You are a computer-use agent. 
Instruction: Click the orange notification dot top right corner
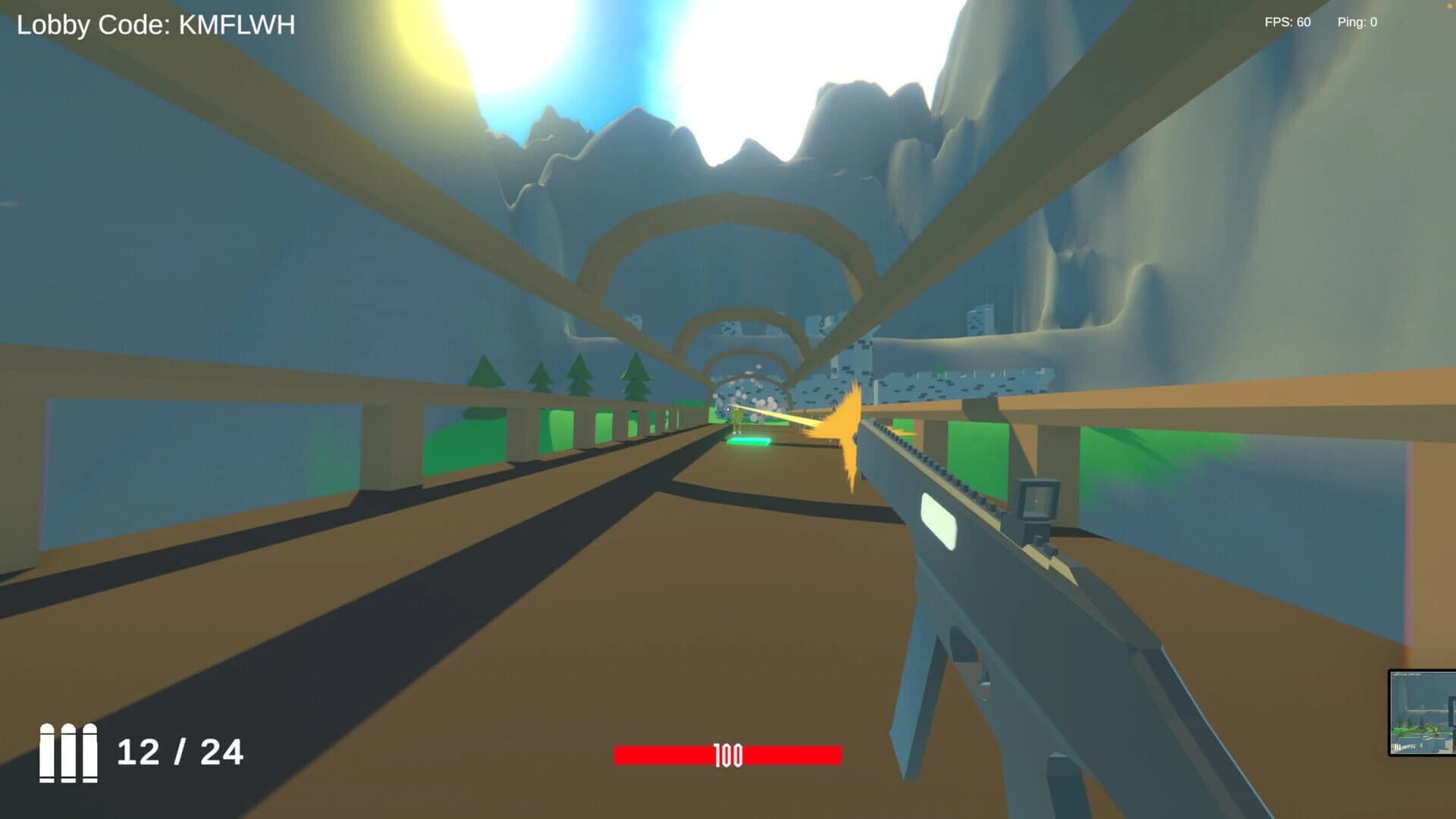(1451, 5)
